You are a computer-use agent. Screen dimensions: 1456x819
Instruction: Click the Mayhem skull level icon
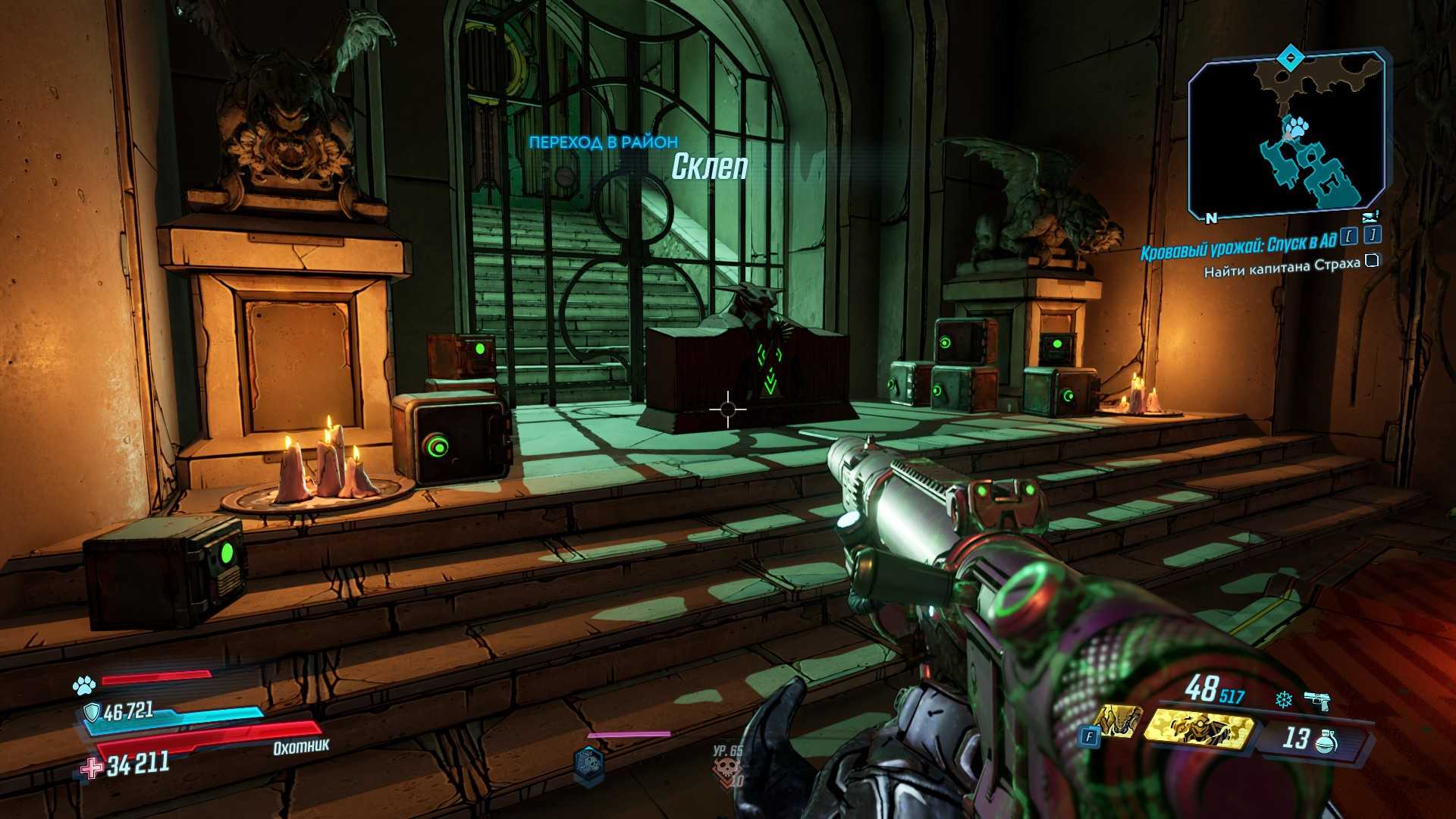(x=726, y=770)
